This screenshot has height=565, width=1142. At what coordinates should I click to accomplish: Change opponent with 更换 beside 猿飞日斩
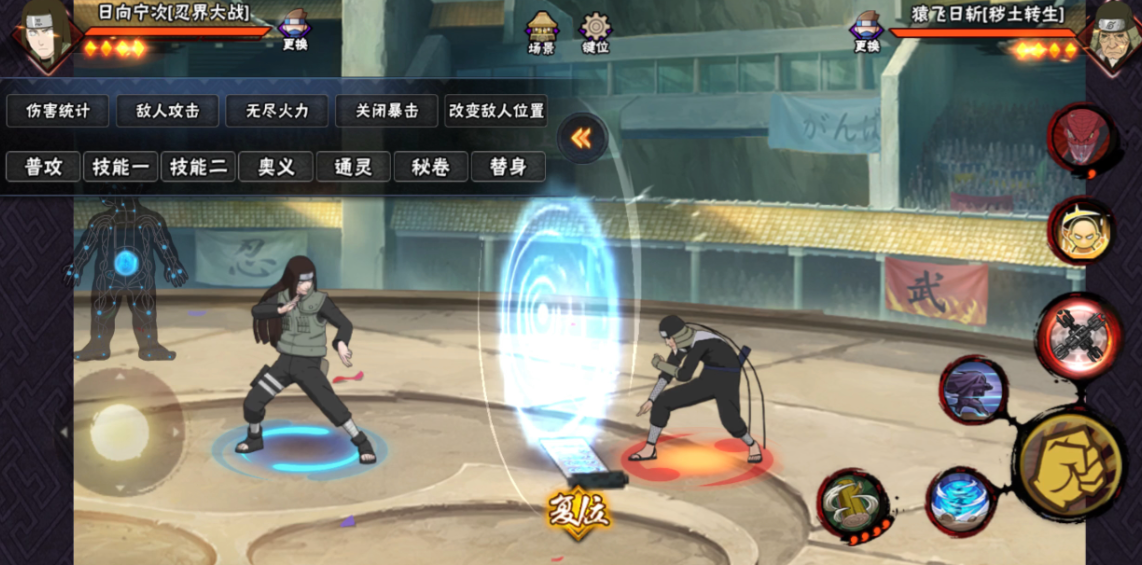tap(866, 29)
